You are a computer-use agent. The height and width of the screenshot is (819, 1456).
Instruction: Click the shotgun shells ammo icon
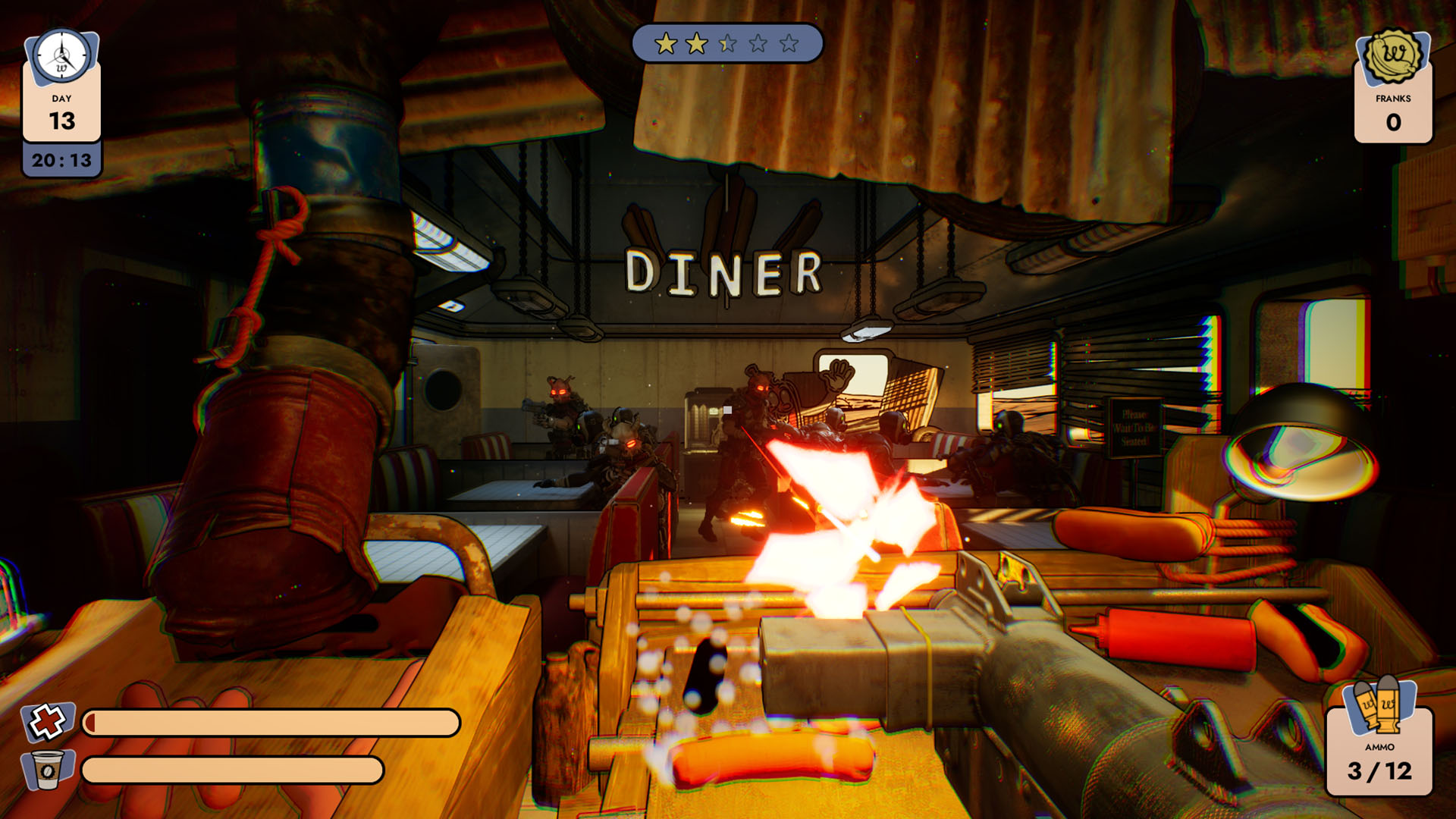(x=1379, y=707)
